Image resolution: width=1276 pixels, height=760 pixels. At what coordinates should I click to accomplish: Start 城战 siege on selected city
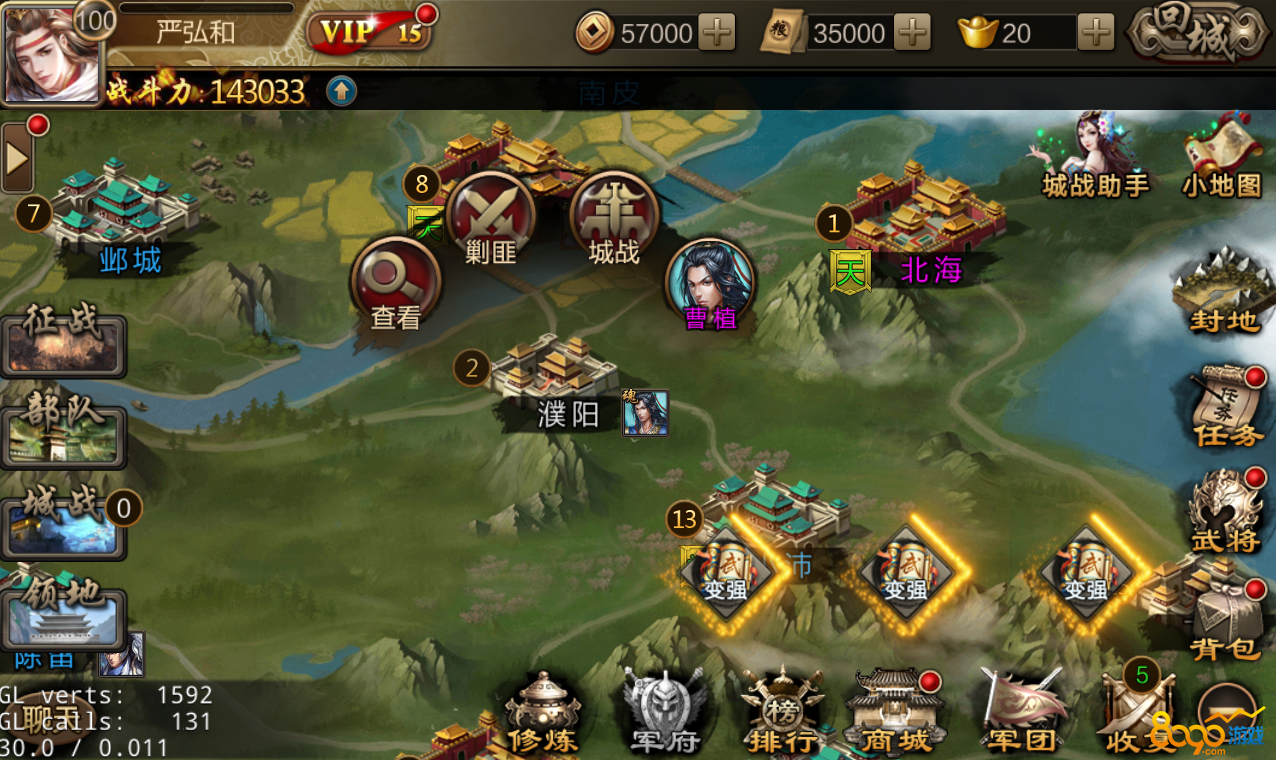pyautogui.click(x=614, y=218)
